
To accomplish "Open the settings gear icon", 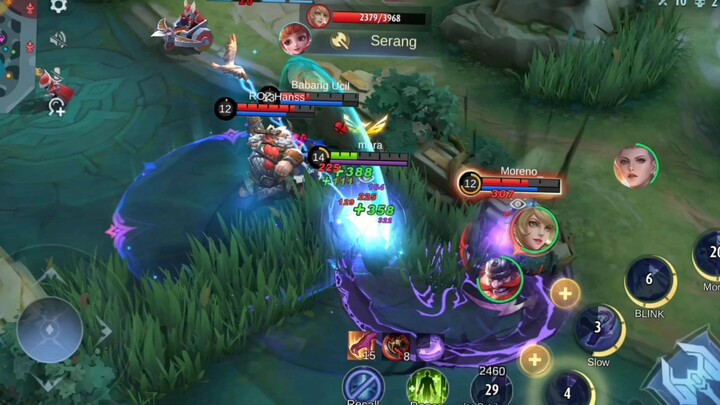I will 59,5.
